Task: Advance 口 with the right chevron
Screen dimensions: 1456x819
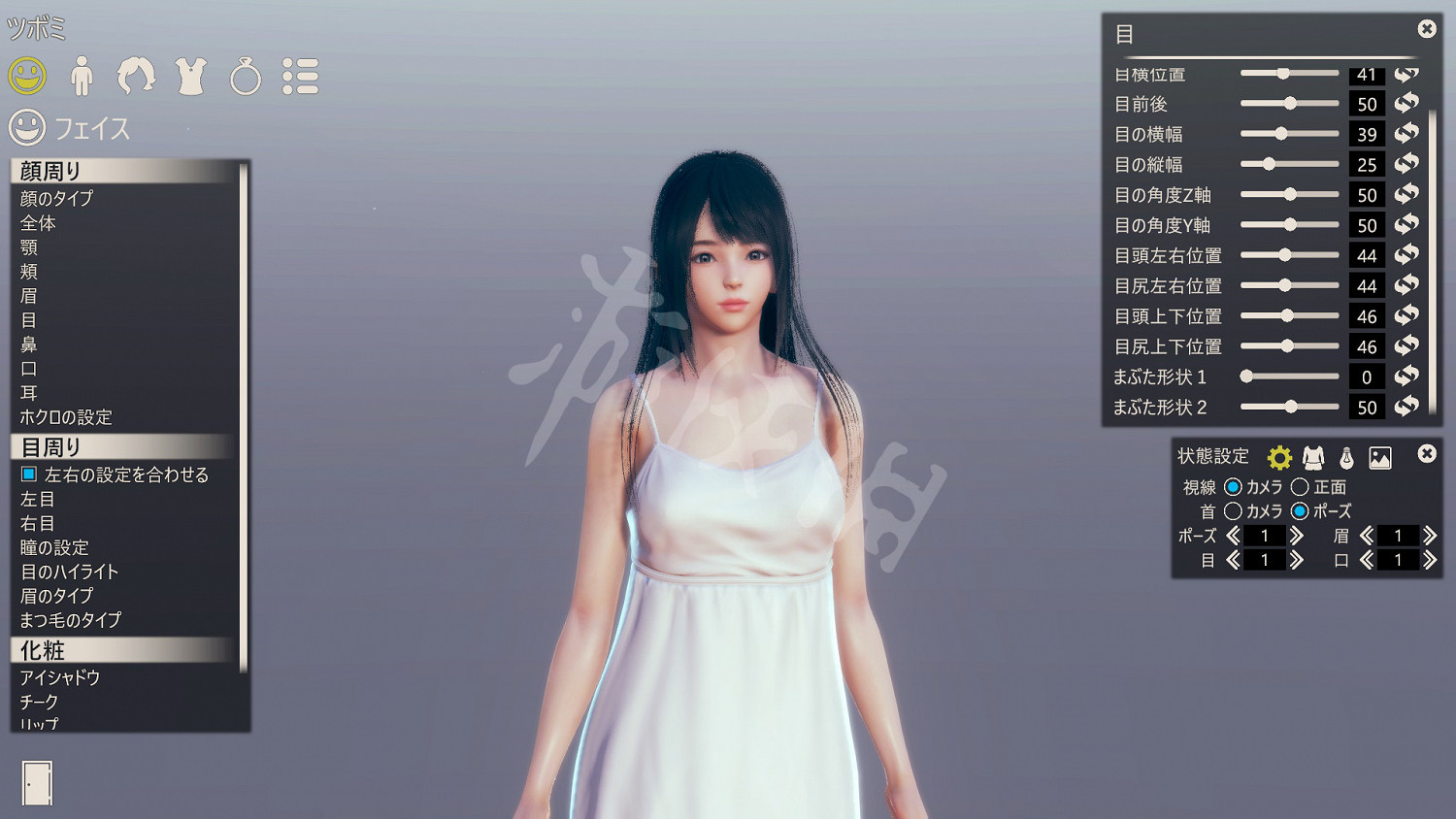Action: [1431, 559]
